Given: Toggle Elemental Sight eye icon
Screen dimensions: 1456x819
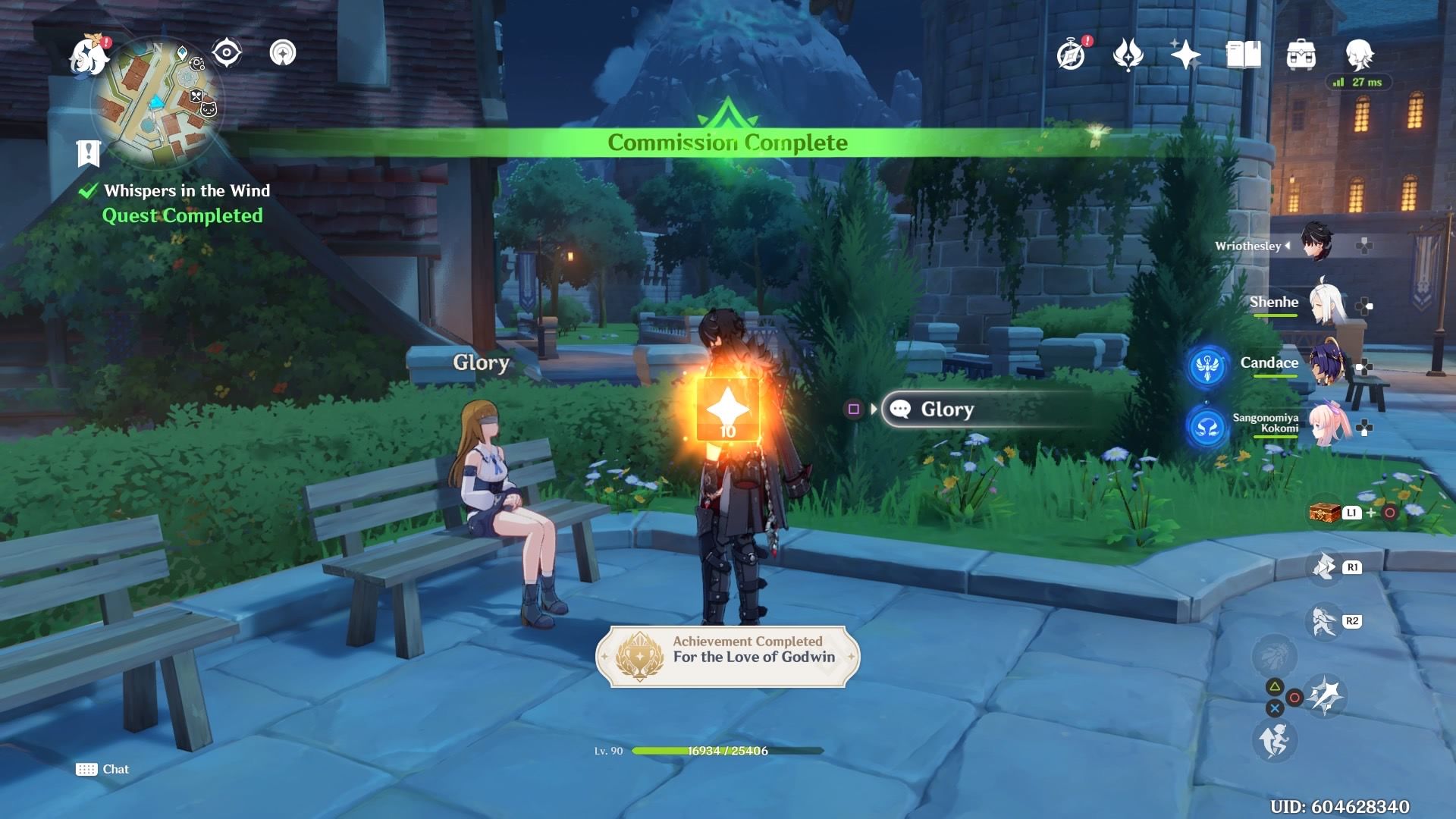Looking at the screenshot, I should (227, 53).
